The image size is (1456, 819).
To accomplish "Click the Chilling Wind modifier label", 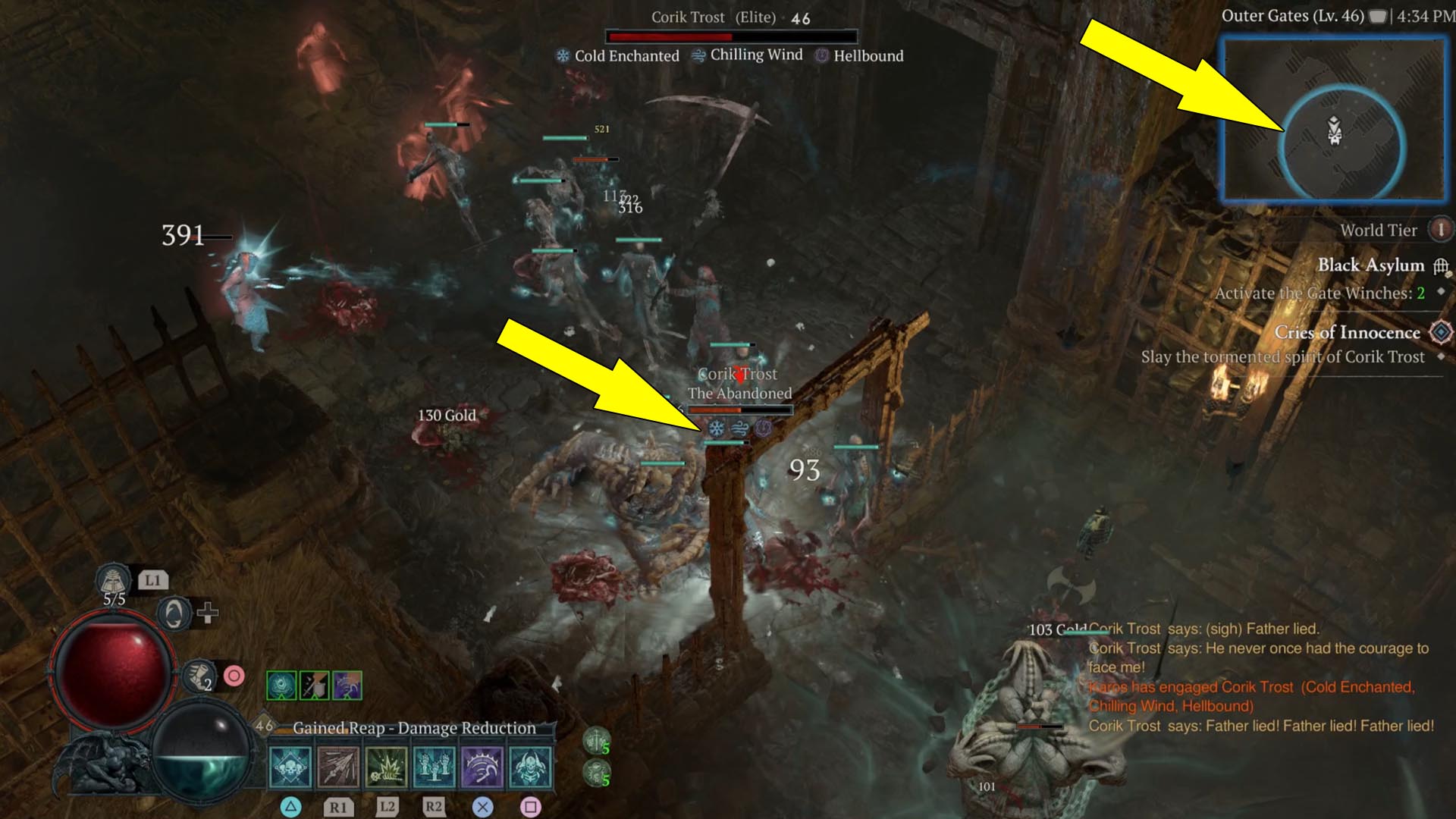I will [755, 55].
